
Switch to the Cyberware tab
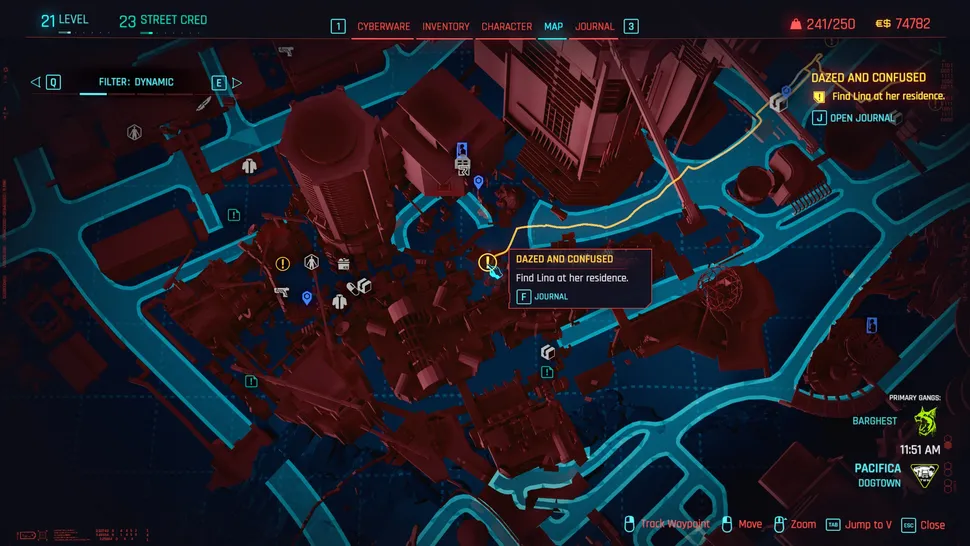pos(384,26)
